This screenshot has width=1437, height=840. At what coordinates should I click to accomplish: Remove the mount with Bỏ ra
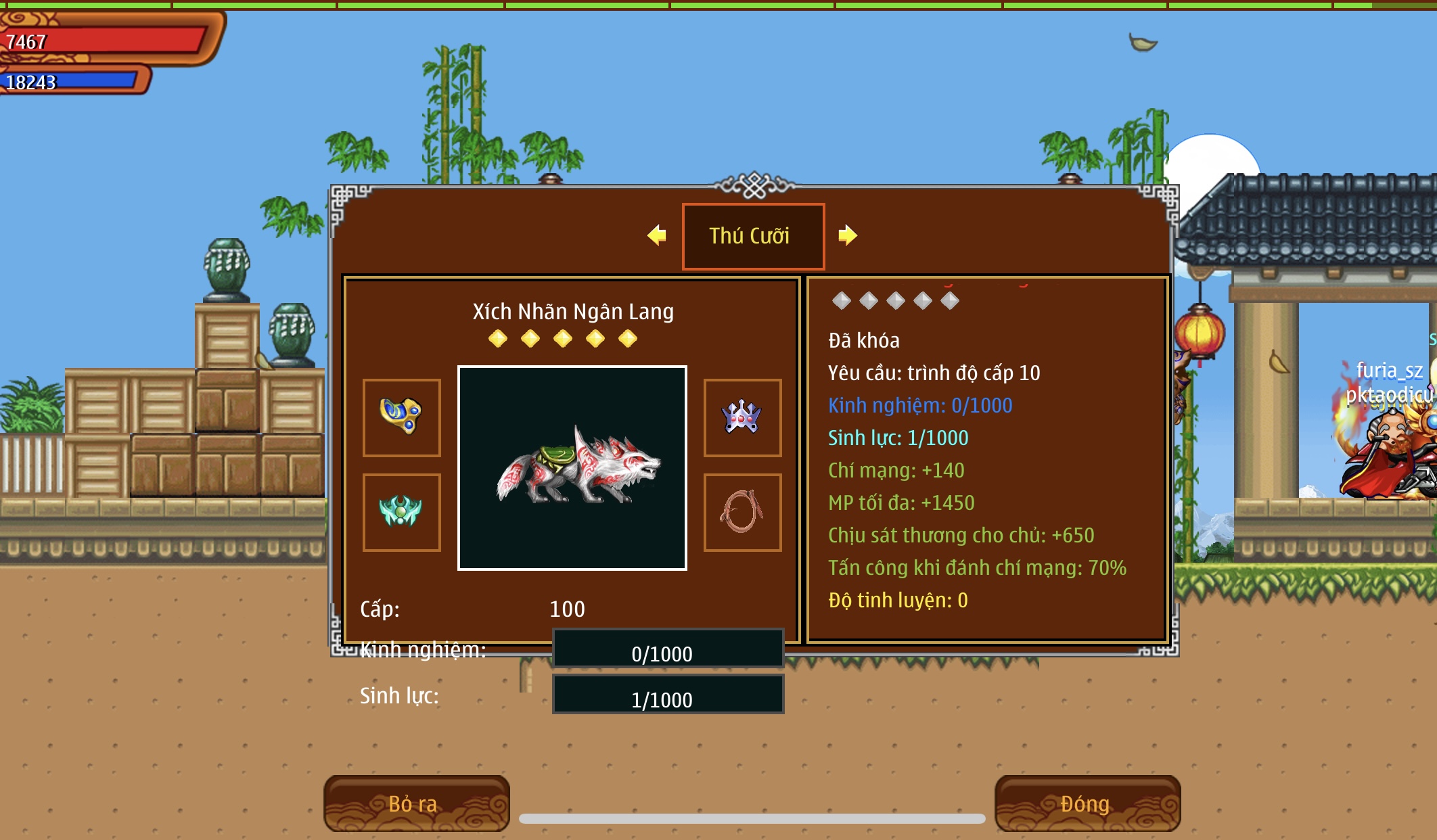[416, 803]
